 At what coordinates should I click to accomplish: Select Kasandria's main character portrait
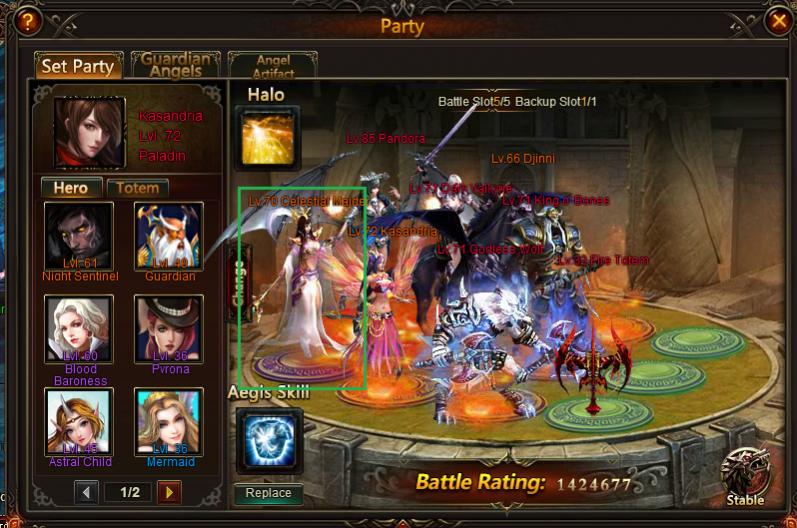point(89,132)
